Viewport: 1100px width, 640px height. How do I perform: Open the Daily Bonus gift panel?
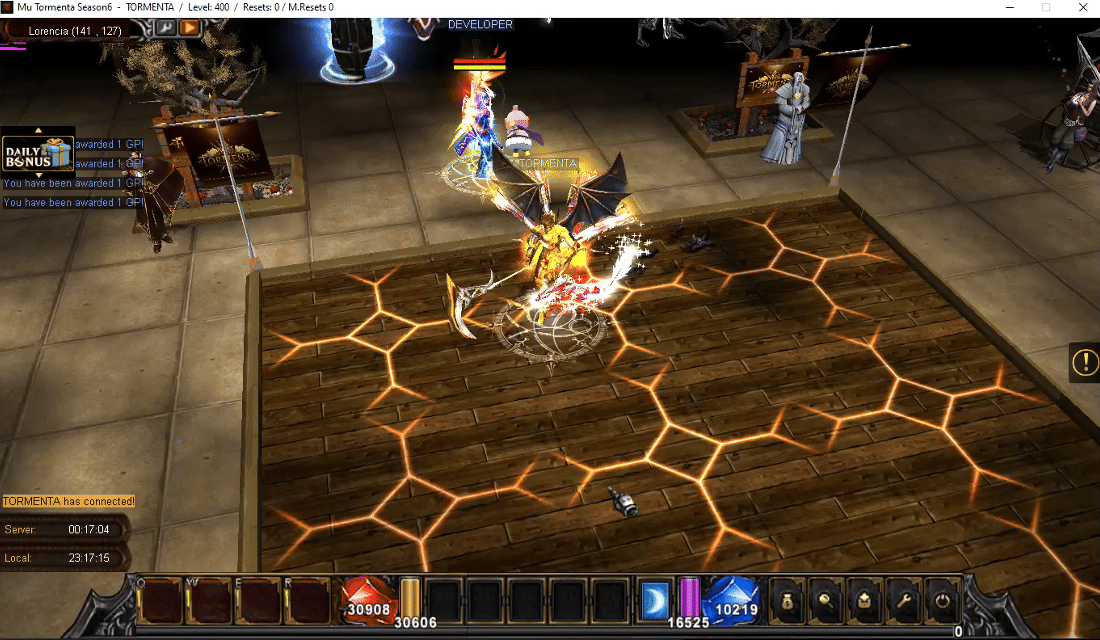(x=38, y=154)
